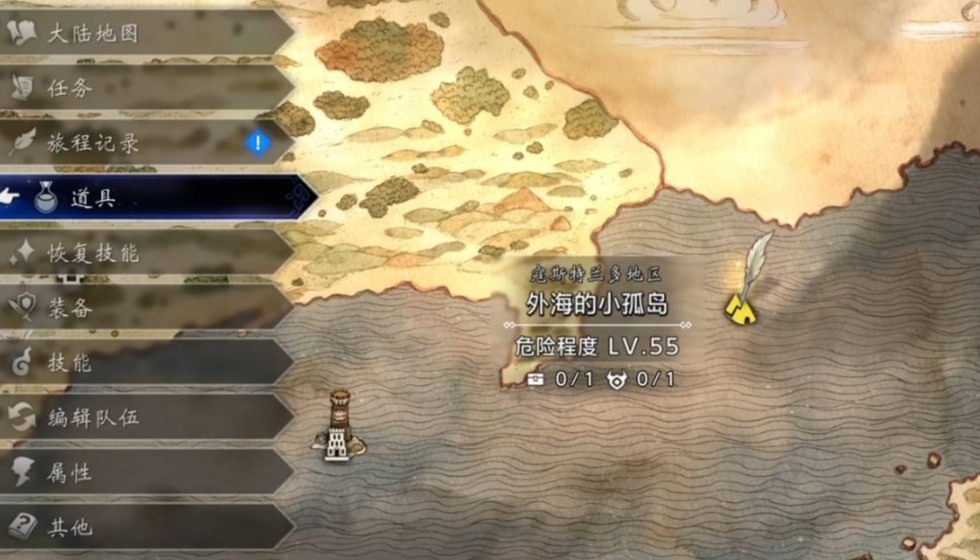The height and width of the screenshot is (560, 980).
Task: Show the 属性 status menu entry
Action: point(140,473)
